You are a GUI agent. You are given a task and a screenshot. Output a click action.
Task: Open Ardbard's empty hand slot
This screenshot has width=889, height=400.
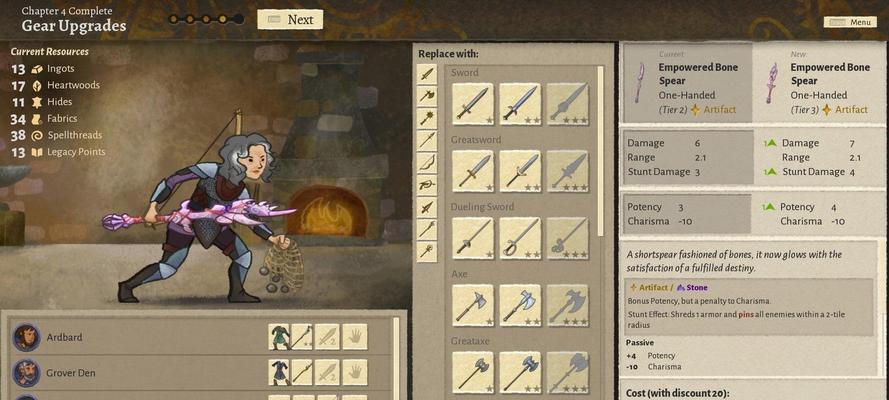point(354,337)
